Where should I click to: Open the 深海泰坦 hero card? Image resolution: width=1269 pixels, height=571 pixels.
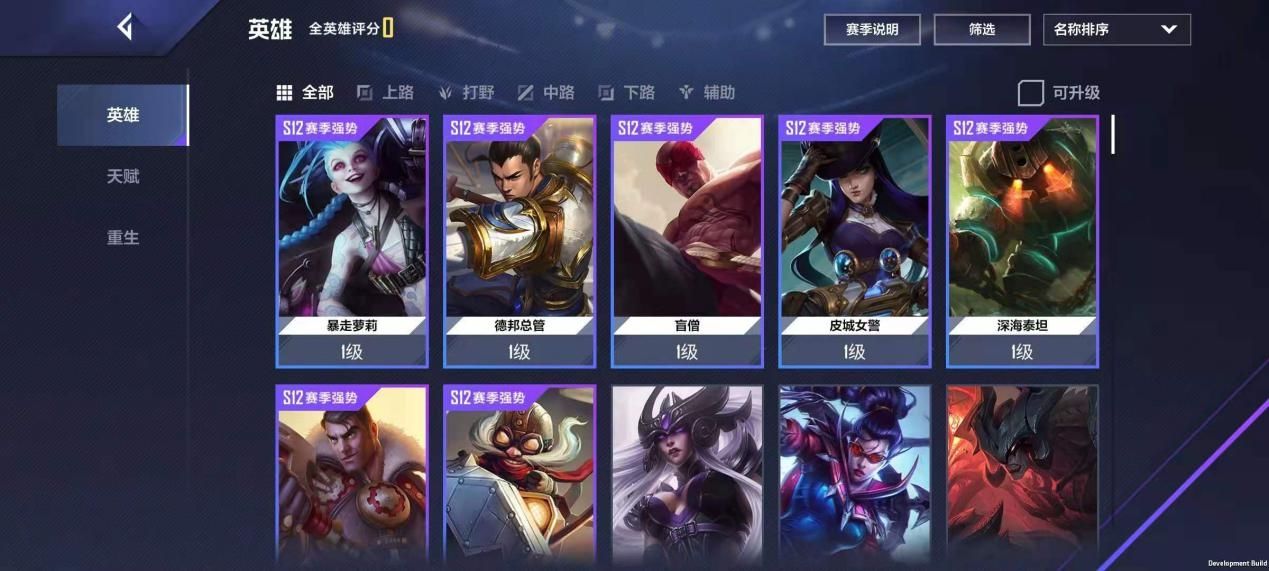(x=1022, y=241)
